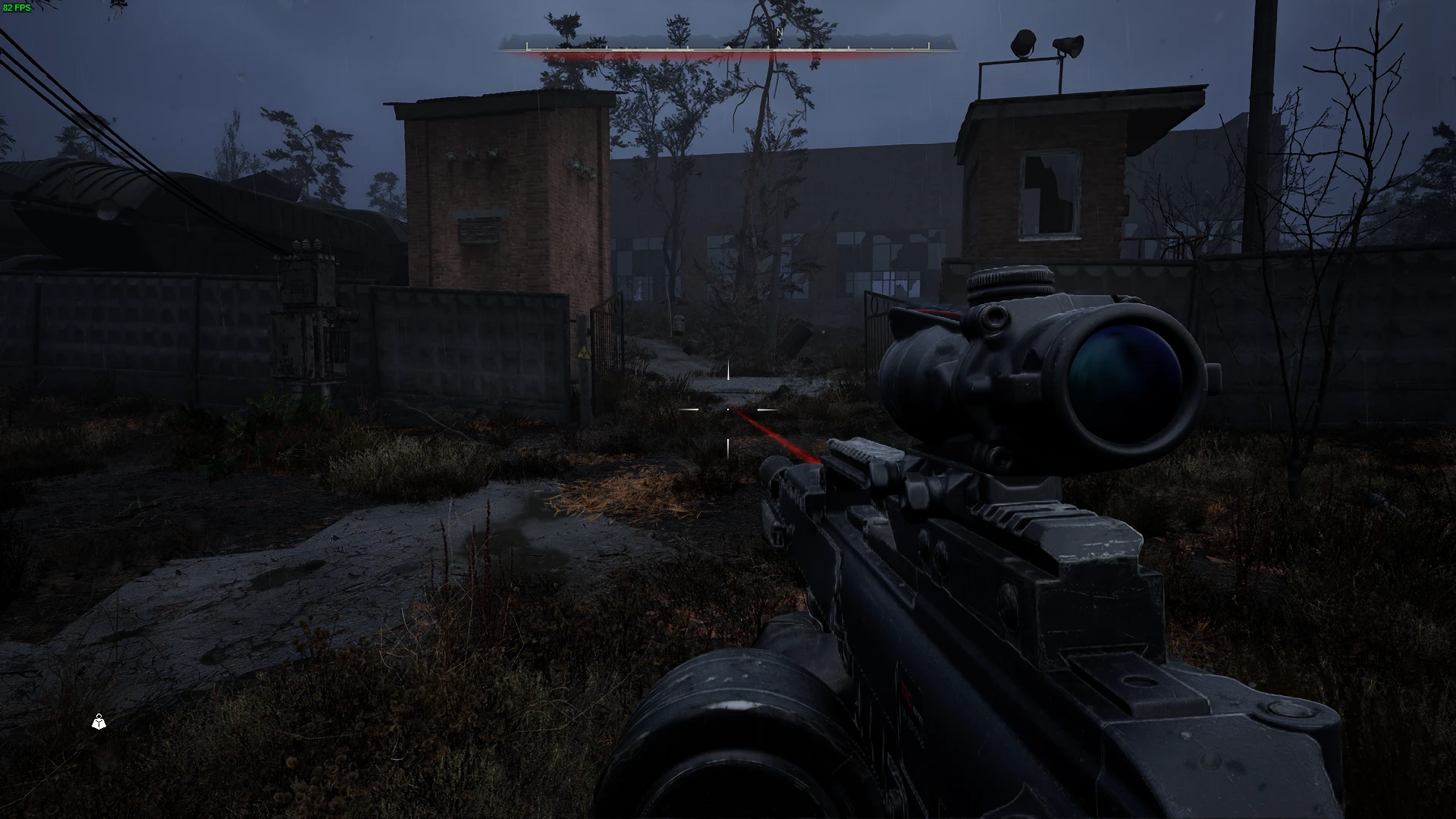Click the N marker on the compass
The height and width of the screenshot is (819, 1456).
coord(780,33)
